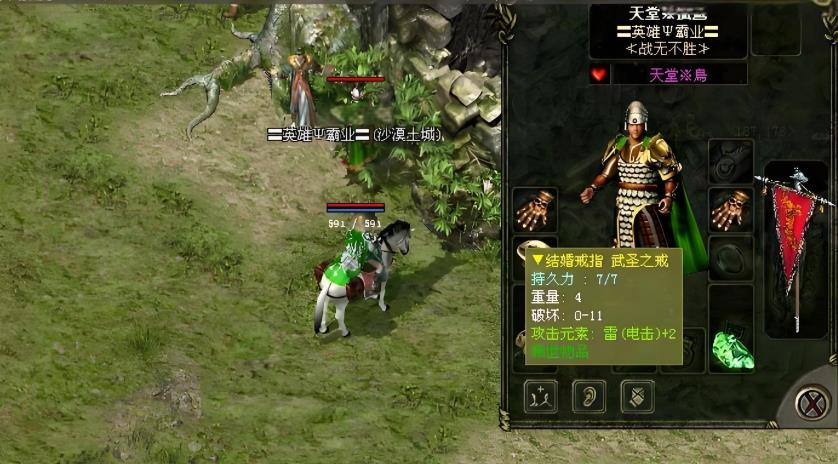Click the shield-shaped button at panel bottom
The height and width of the screenshot is (464, 838).
637,396
